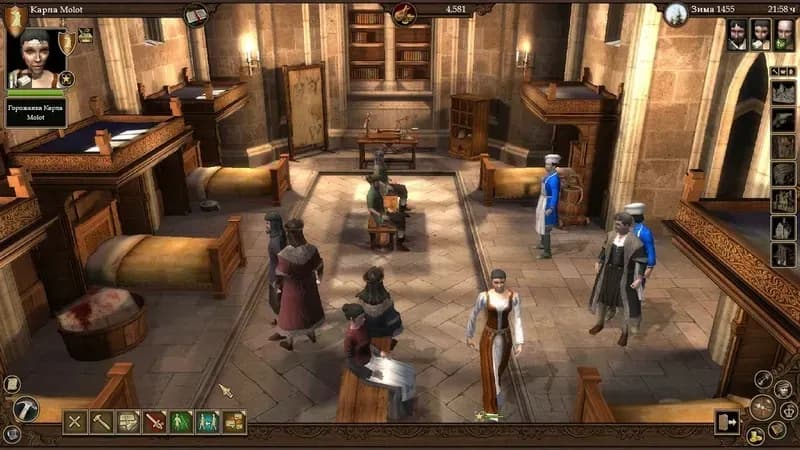Choose the green walking figure action

pyautogui.click(x=181, y=422)
